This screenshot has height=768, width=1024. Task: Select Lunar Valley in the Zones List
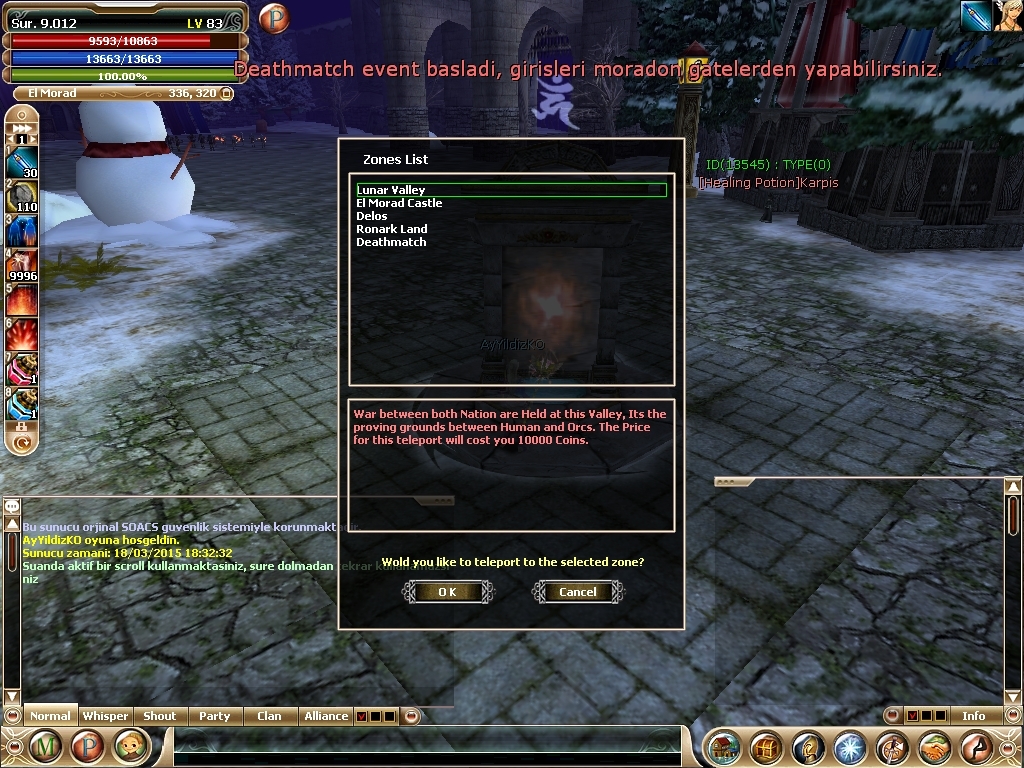[391, 190]
